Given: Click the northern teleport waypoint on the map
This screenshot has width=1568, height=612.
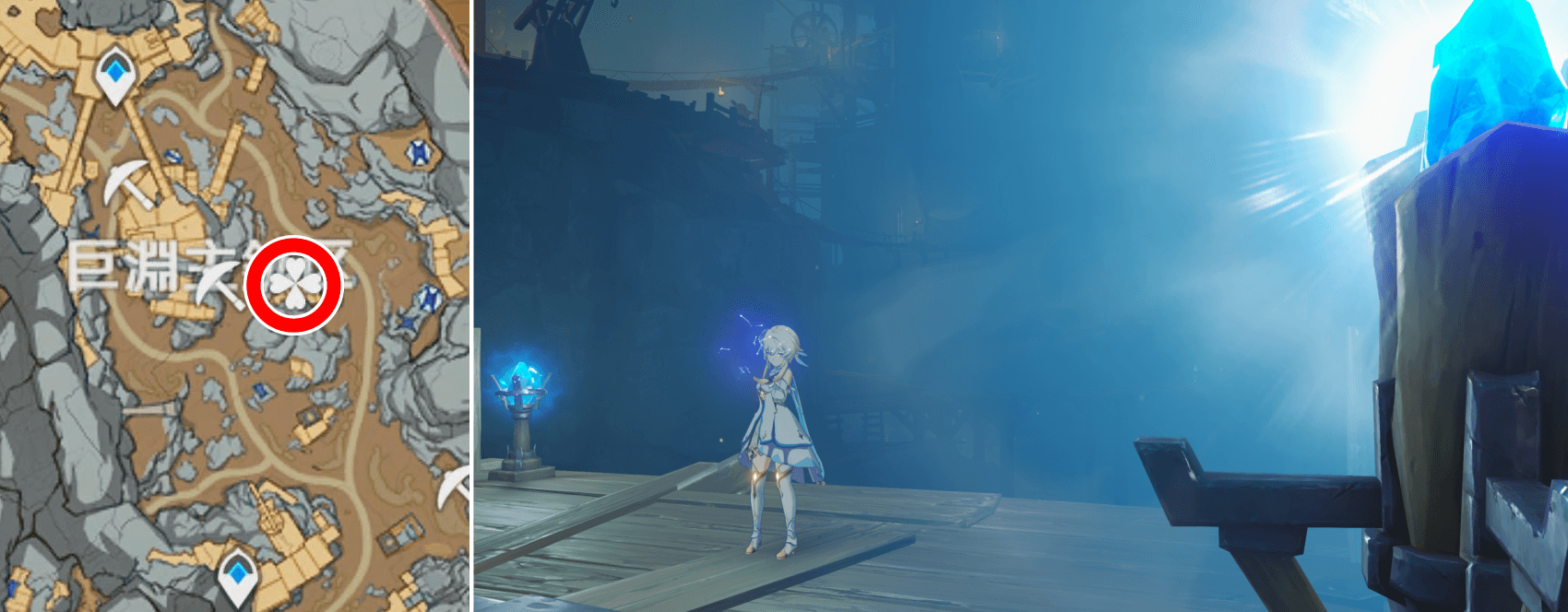Looking at the screenshot, I should 116,74.
